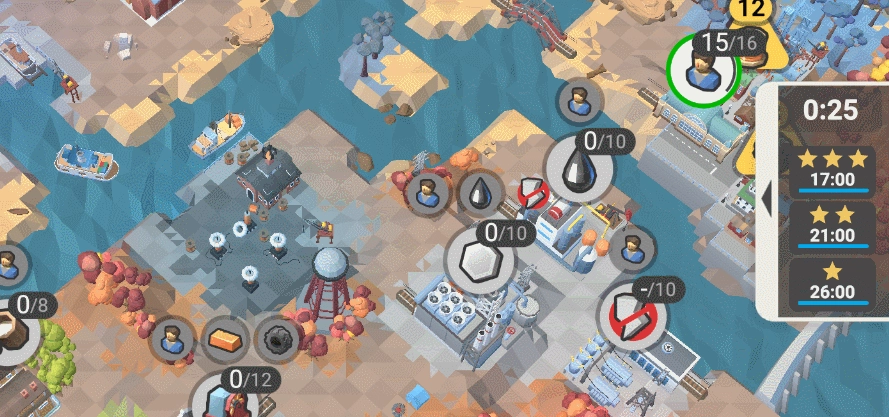Screen dimensions: 889x417
Task: Select the three-star 17:00 goal
Action: [x=831, y=170]
